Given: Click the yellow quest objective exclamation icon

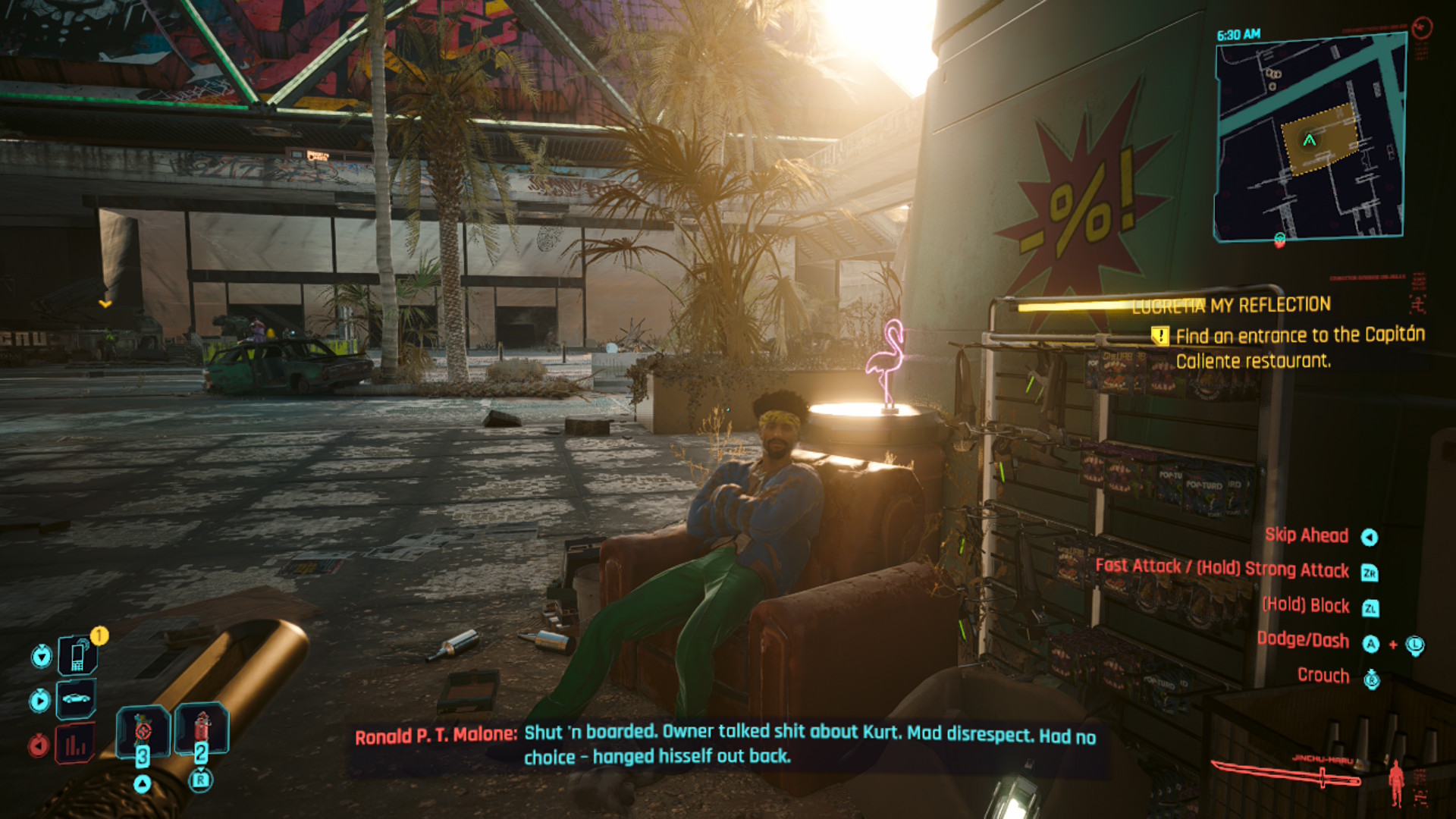Looking at the screenshot, I should click(x=1161, y=335).
